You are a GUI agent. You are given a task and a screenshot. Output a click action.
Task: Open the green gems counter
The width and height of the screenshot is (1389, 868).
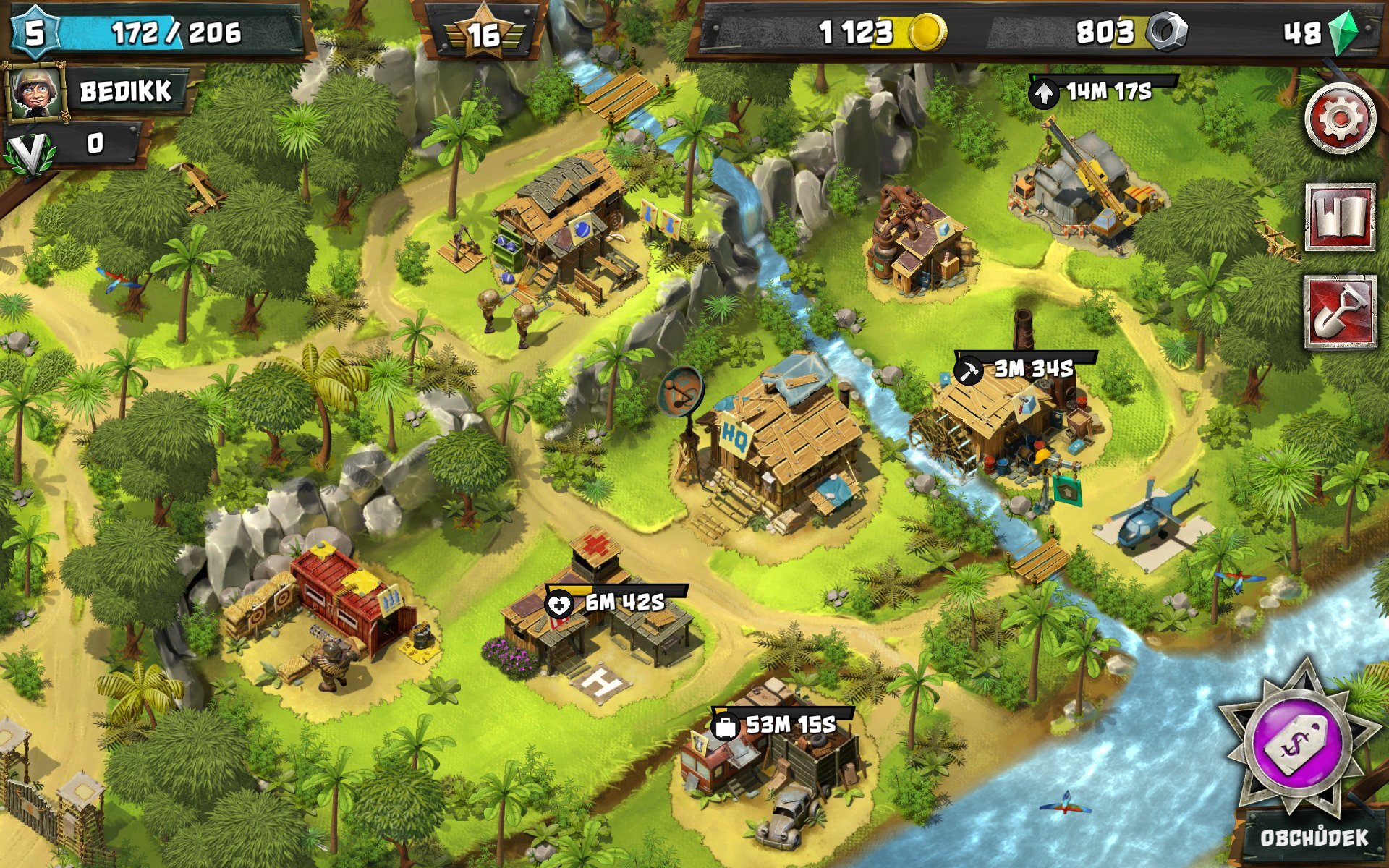[1320, 33]
